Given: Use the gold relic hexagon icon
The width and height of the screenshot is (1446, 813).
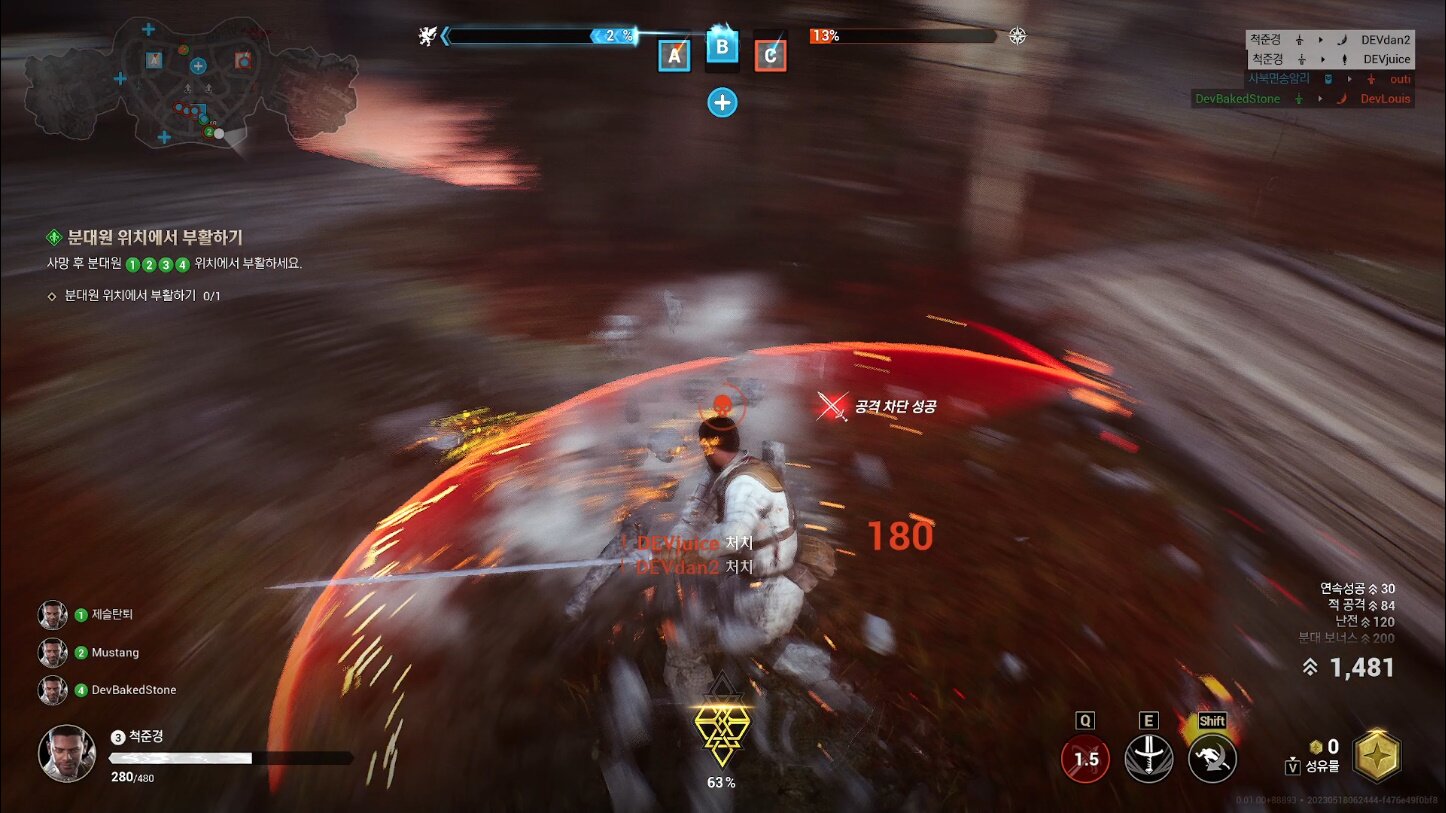Looking at the screenshot, I should 1377,756.
